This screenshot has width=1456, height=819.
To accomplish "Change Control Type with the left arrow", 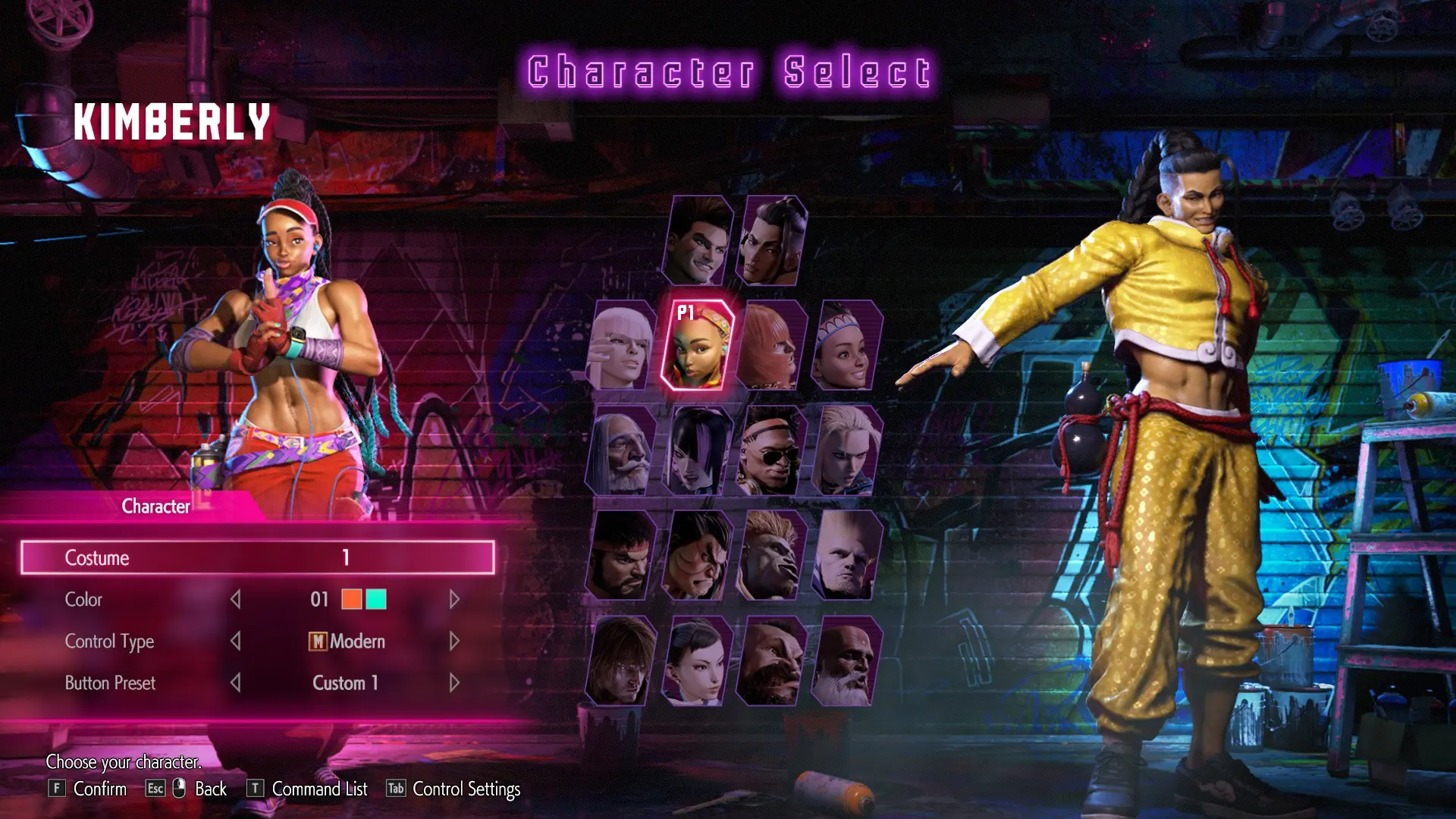I will [x=236, y=642].
